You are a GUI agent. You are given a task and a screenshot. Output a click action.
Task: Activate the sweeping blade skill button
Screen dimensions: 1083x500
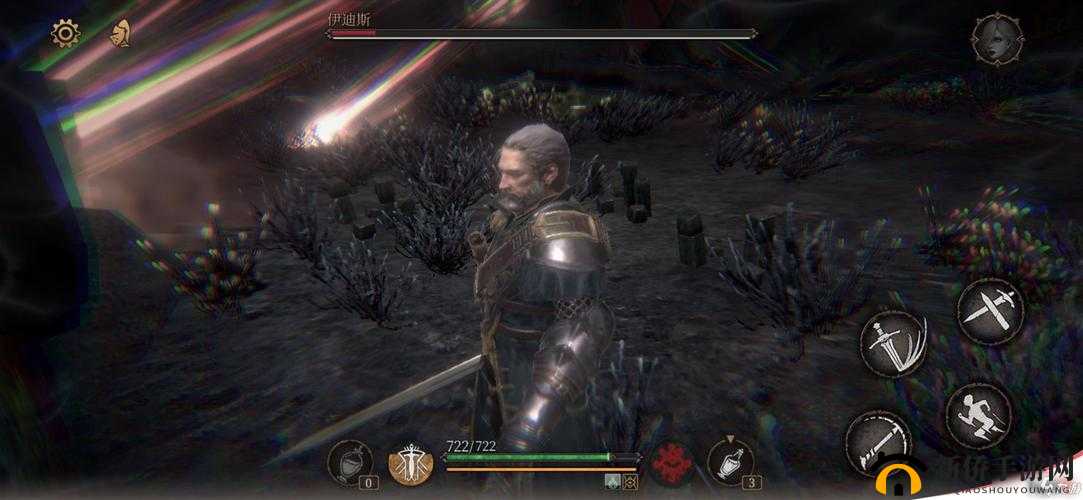pyautogui.click(x=876, y=440)
